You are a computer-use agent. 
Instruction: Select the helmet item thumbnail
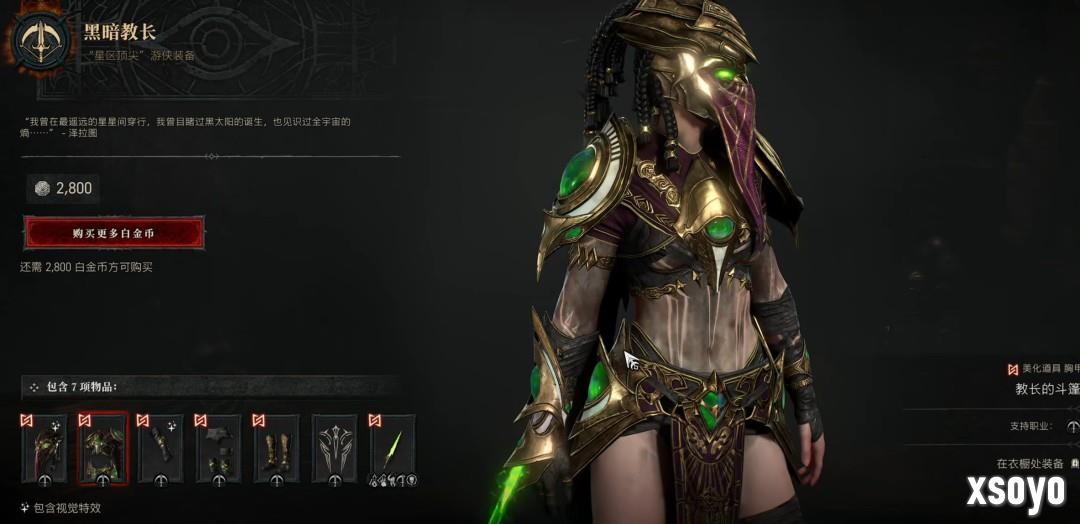(45, 449)
